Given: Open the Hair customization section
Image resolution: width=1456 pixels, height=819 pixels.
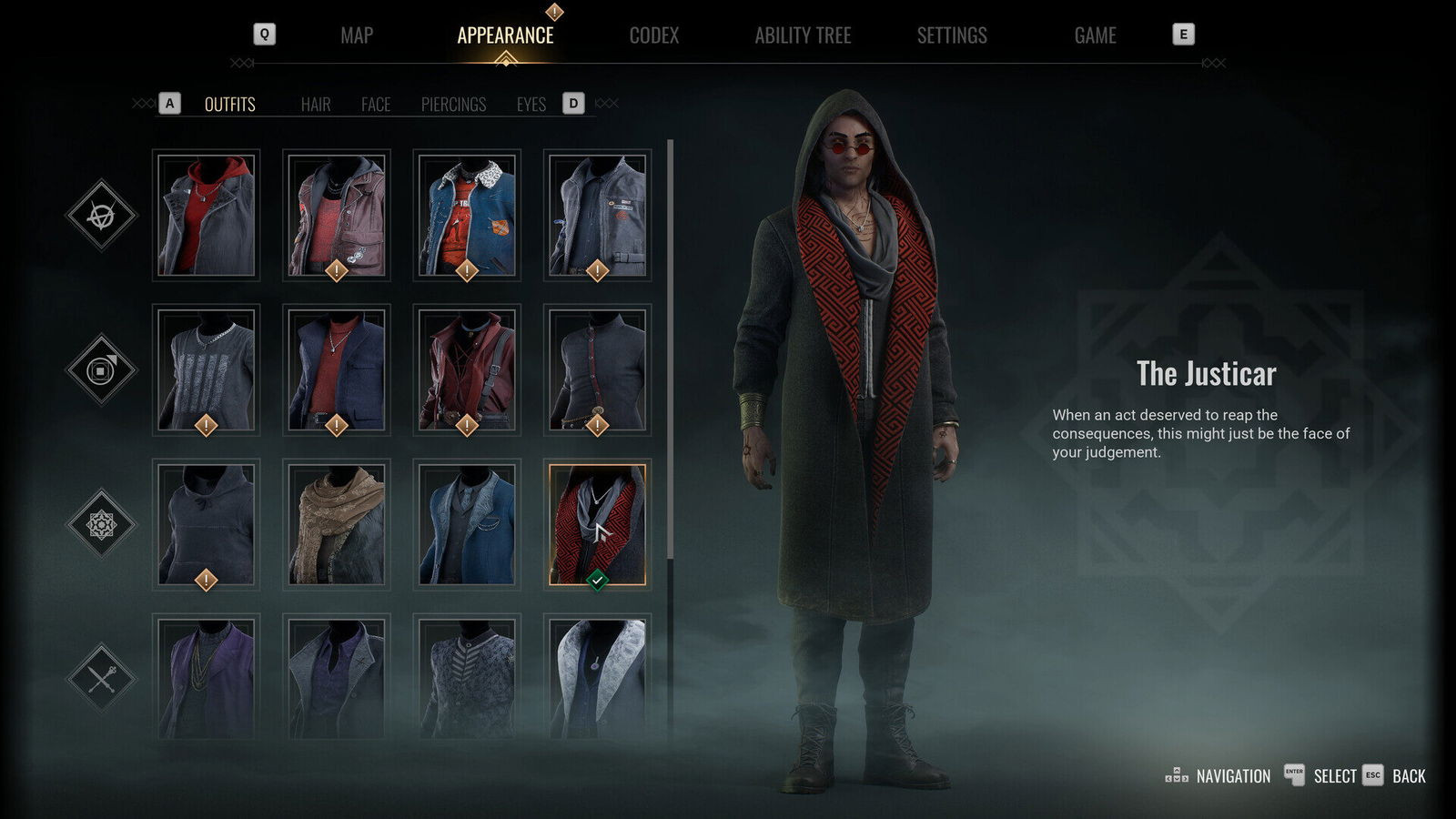Looking at the screenshot, I should tap(315, 105).
